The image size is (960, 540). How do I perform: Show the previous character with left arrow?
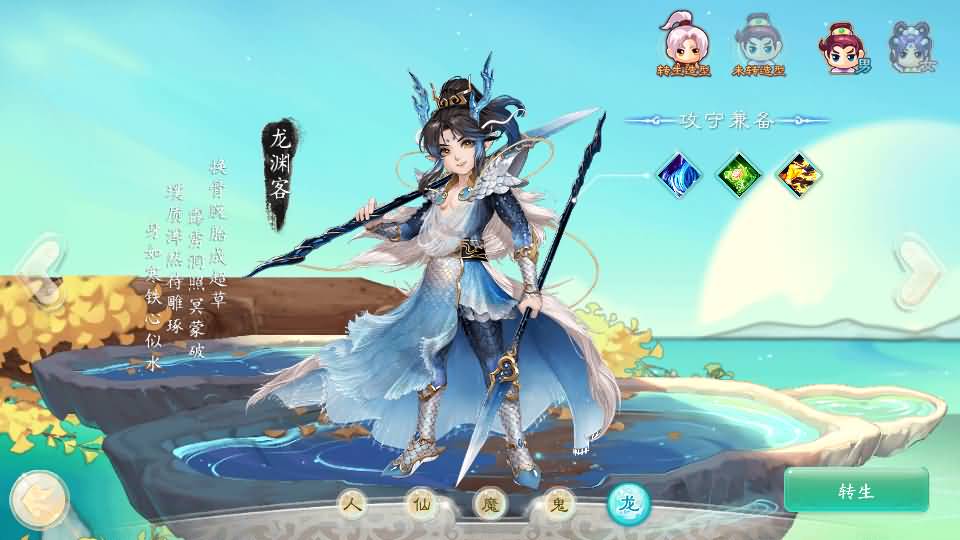pyautogui.click(x=40, y=268)
